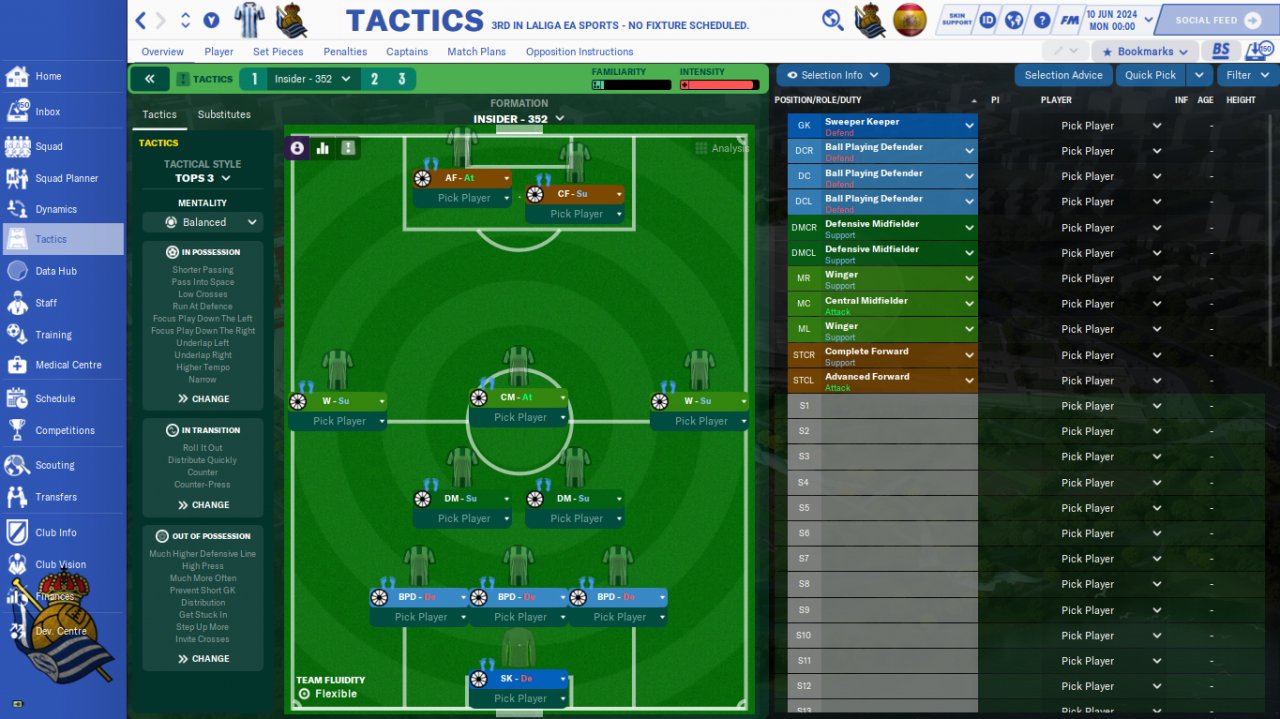Click the Quick Pick button
Image resolution: width=1280 pixels, height=719 pixels.
[x=1150, y=75]
